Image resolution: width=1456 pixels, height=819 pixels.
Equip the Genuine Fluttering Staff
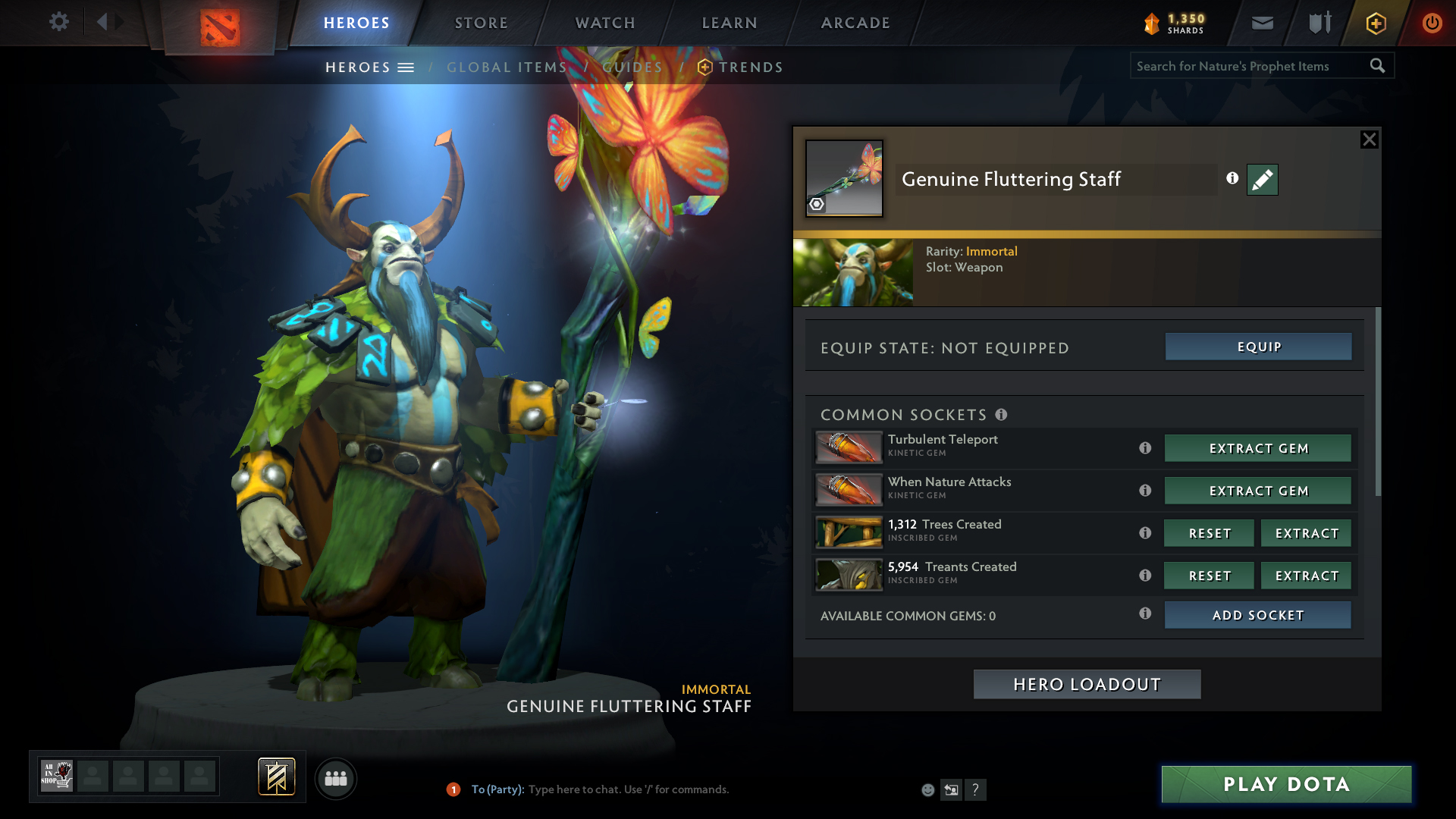tap(1258, 347)
